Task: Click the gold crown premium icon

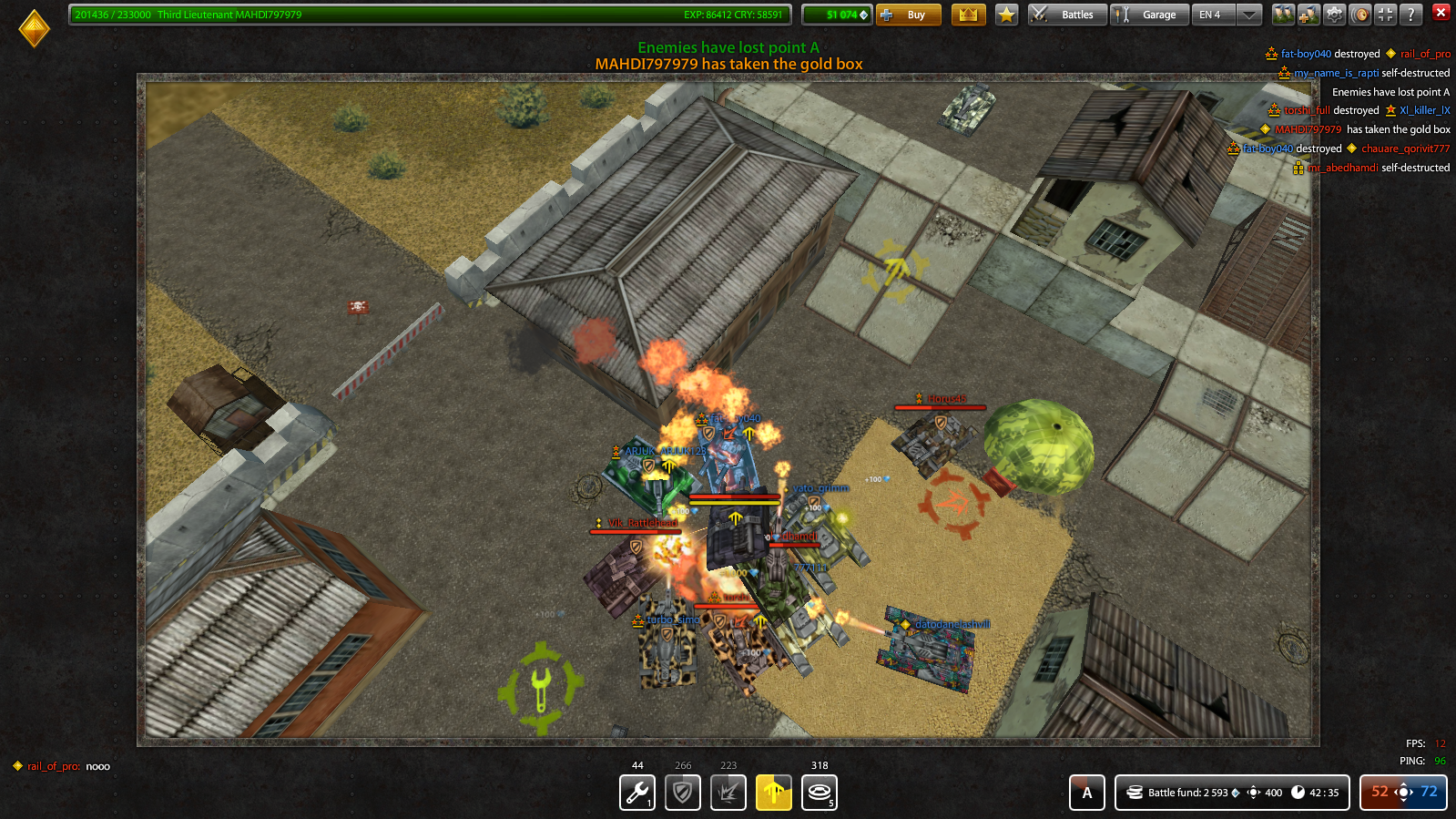Action: point(969,15)
